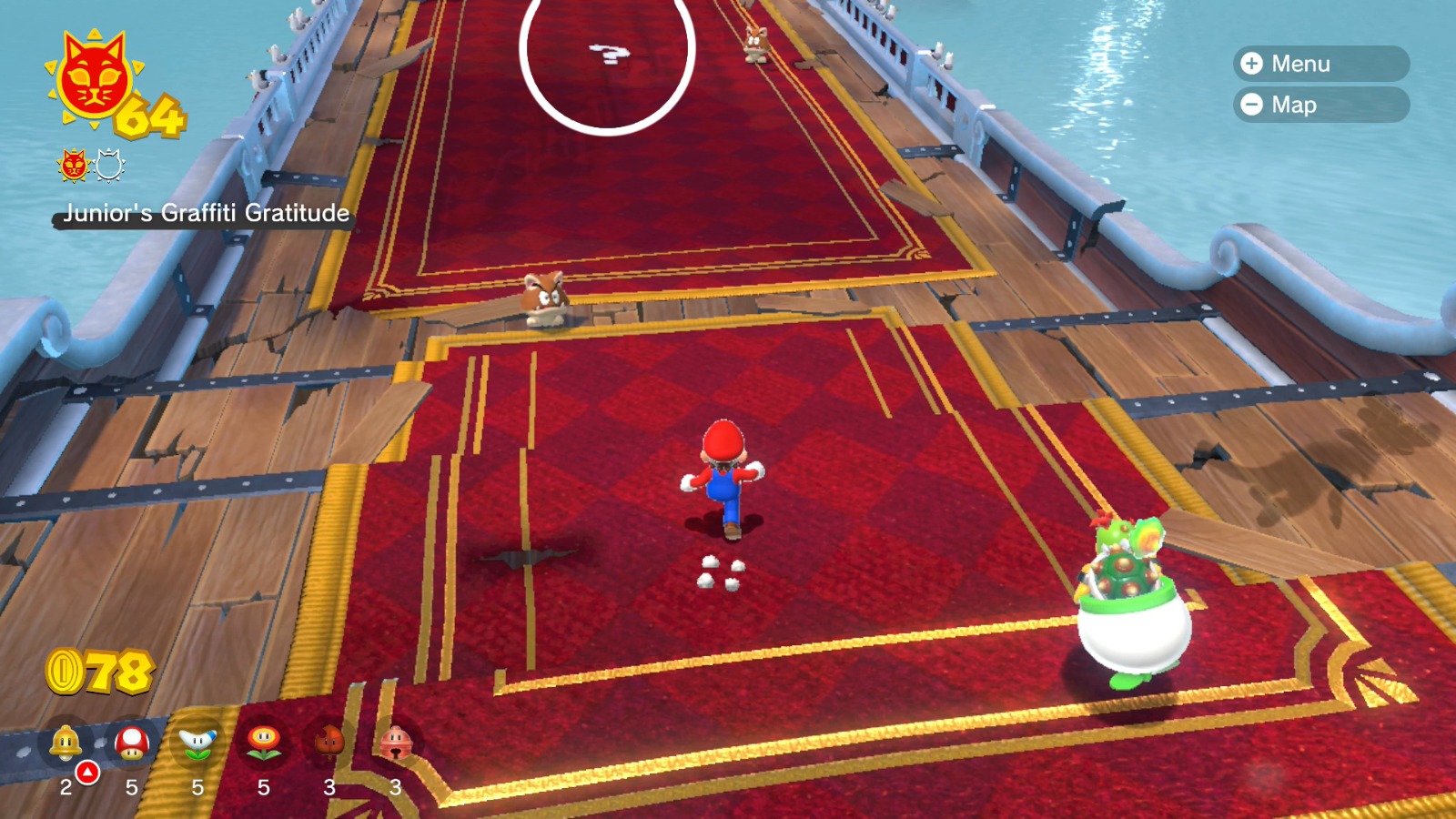This screenshot has height=819, width=1456.
Task: Click the minus symbol on the Map pill
Action: [x=1254, y=105]
